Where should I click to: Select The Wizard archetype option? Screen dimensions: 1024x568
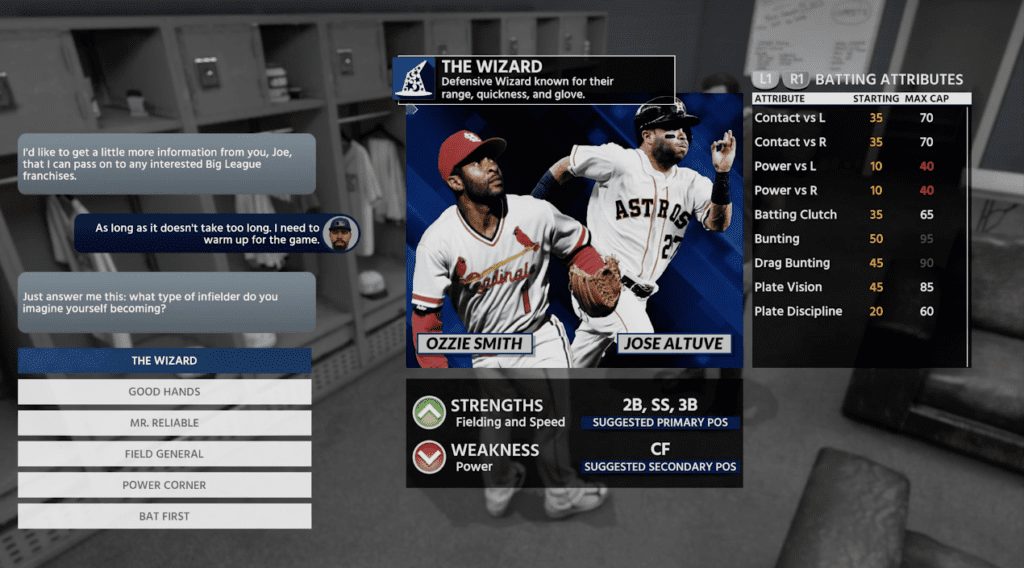click(164, 361)
